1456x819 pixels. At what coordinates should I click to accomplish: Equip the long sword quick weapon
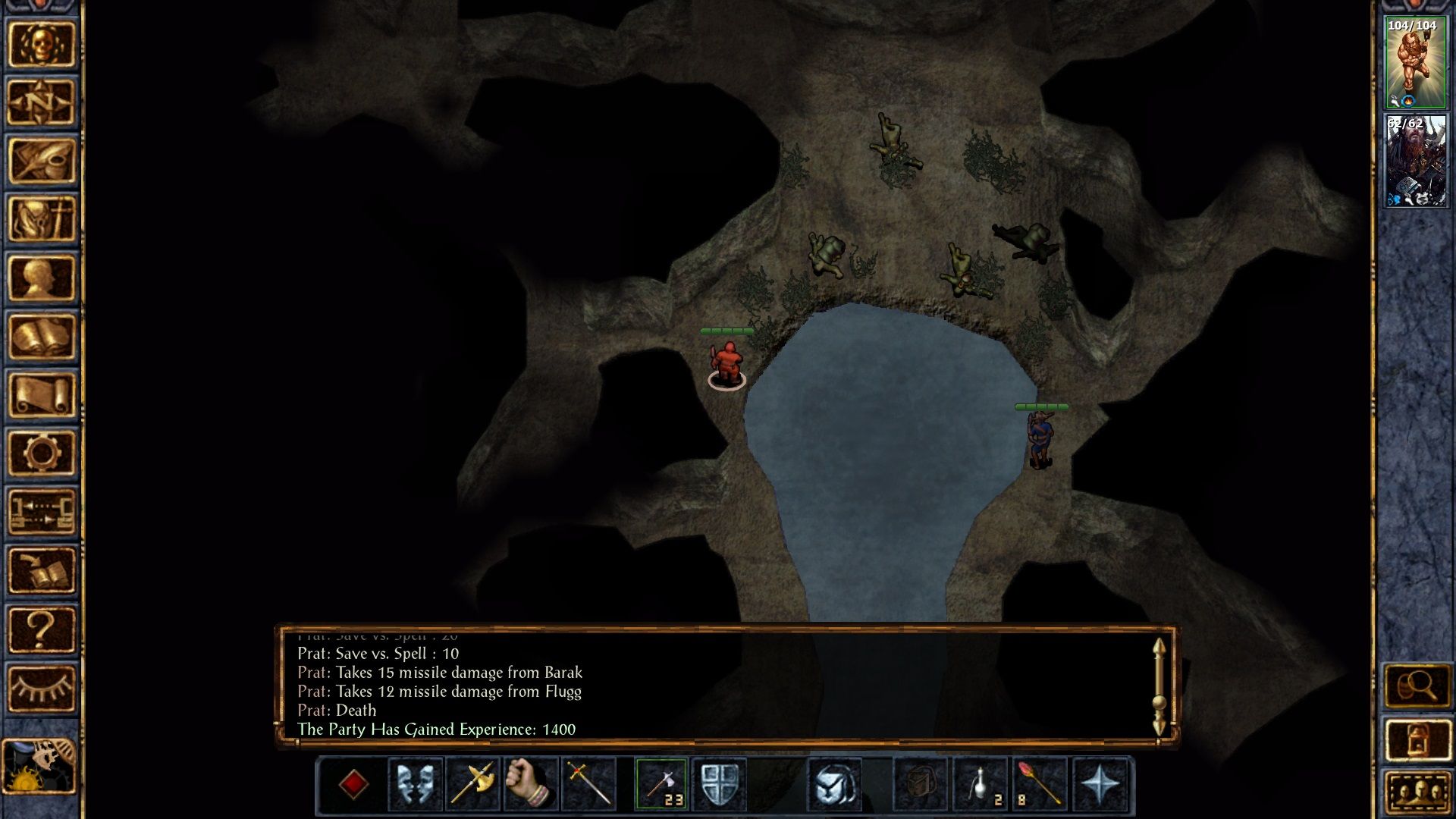tap(588, 784)
